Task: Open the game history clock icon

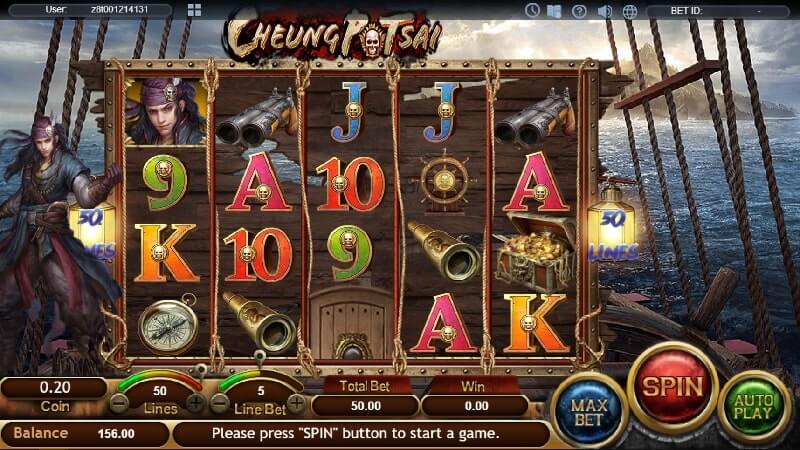Action: pos(532,11)
